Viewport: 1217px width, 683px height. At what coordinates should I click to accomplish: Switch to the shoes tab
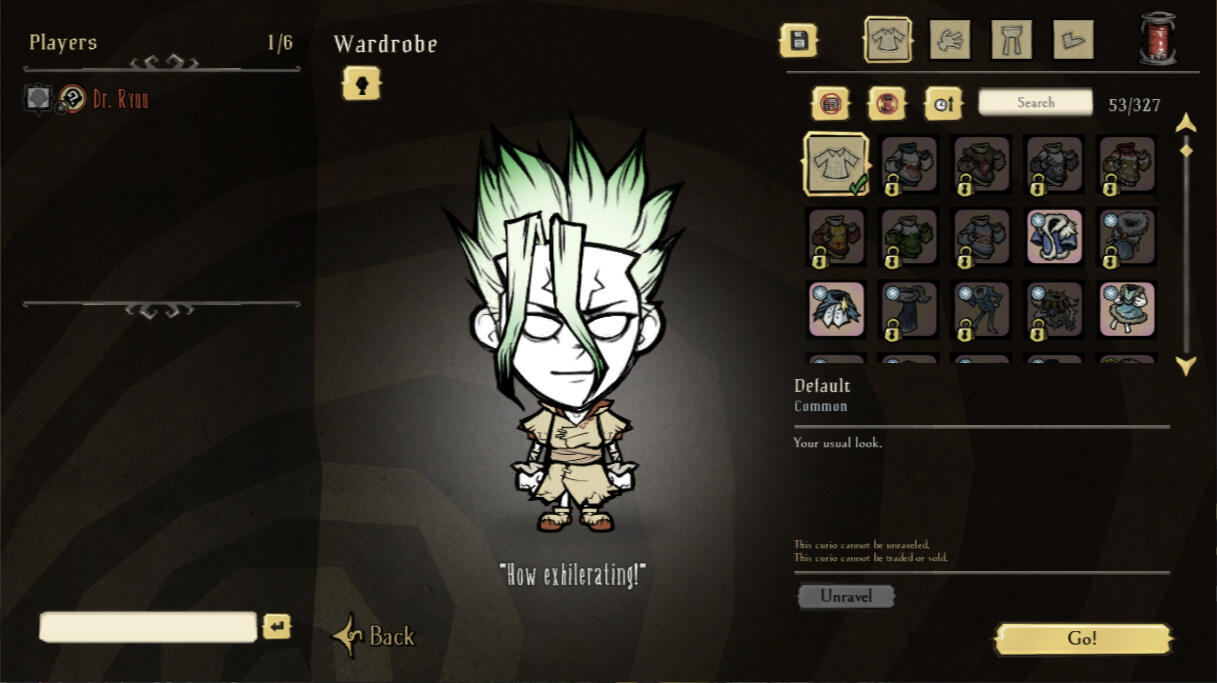tap(1073, 40)
